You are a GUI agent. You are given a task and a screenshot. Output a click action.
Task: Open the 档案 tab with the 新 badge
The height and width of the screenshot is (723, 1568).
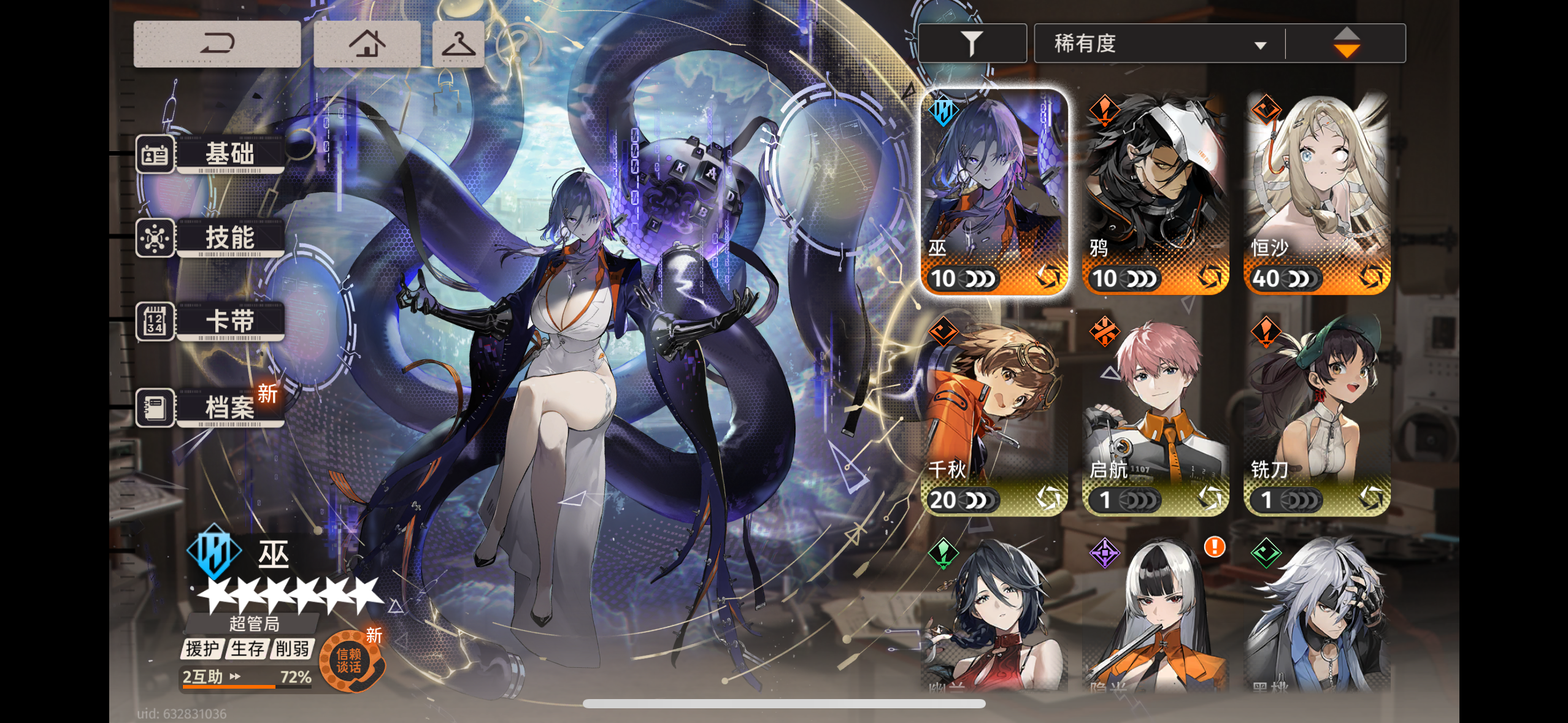pyautogui.click(x=230, y=406)
